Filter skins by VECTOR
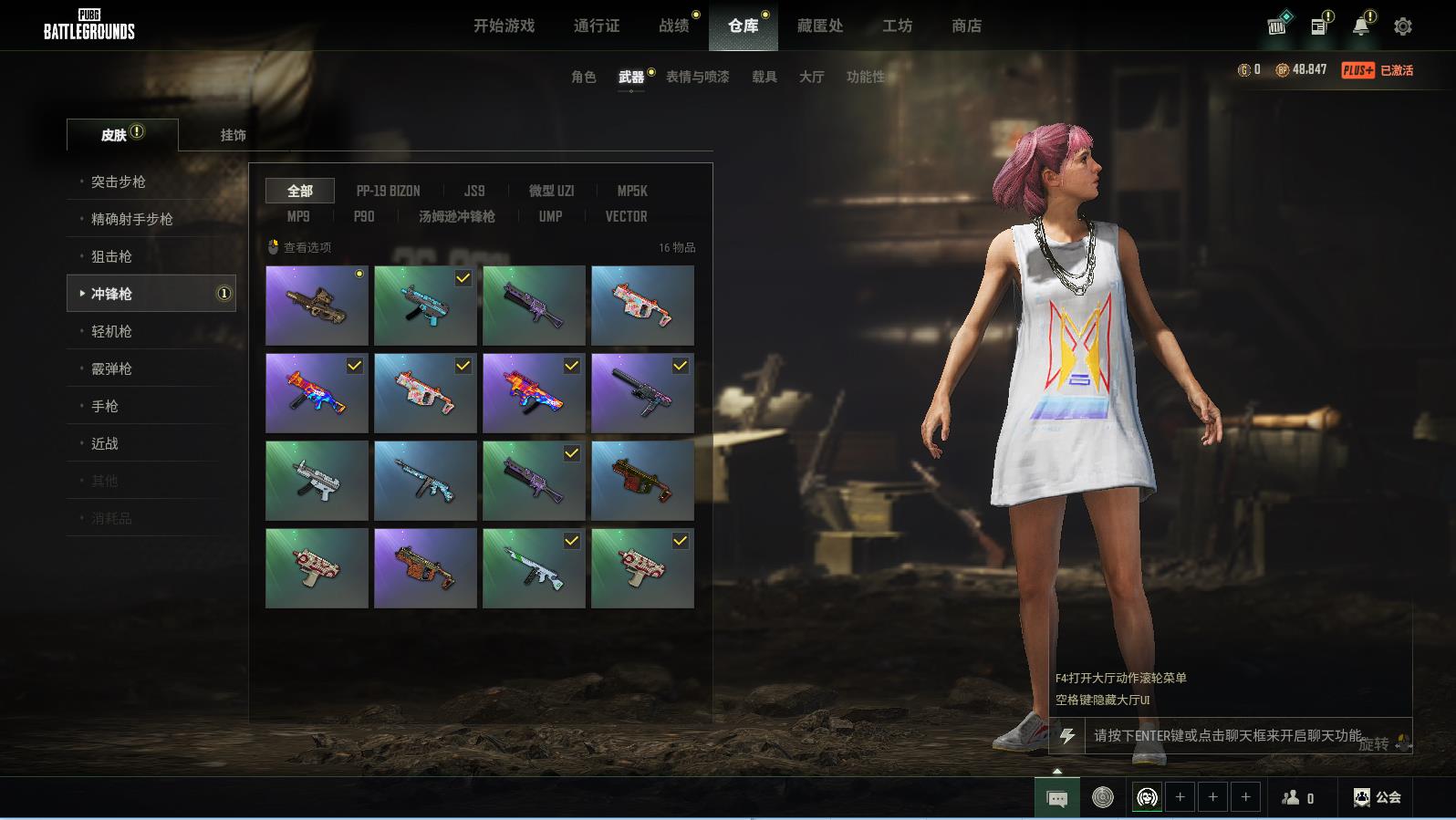This screenshot has width=1456, height=820. tap(626, 216)
